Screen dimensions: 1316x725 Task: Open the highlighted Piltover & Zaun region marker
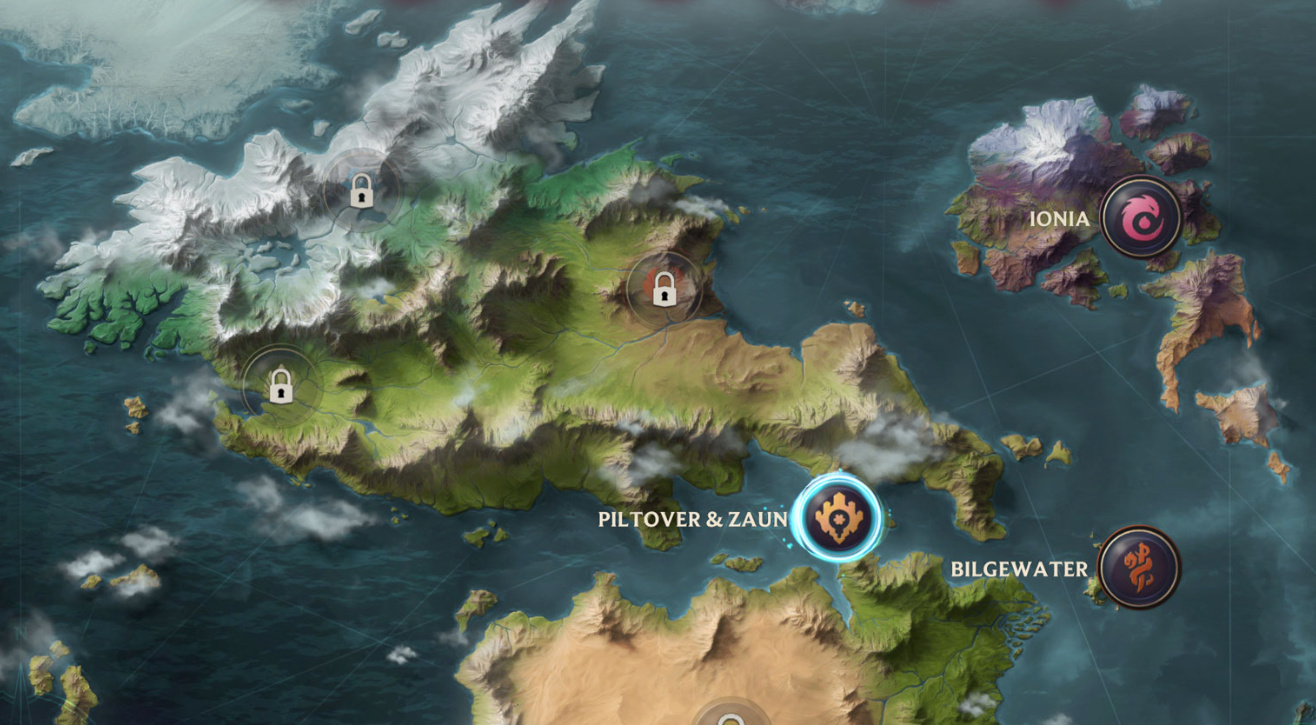837,517
